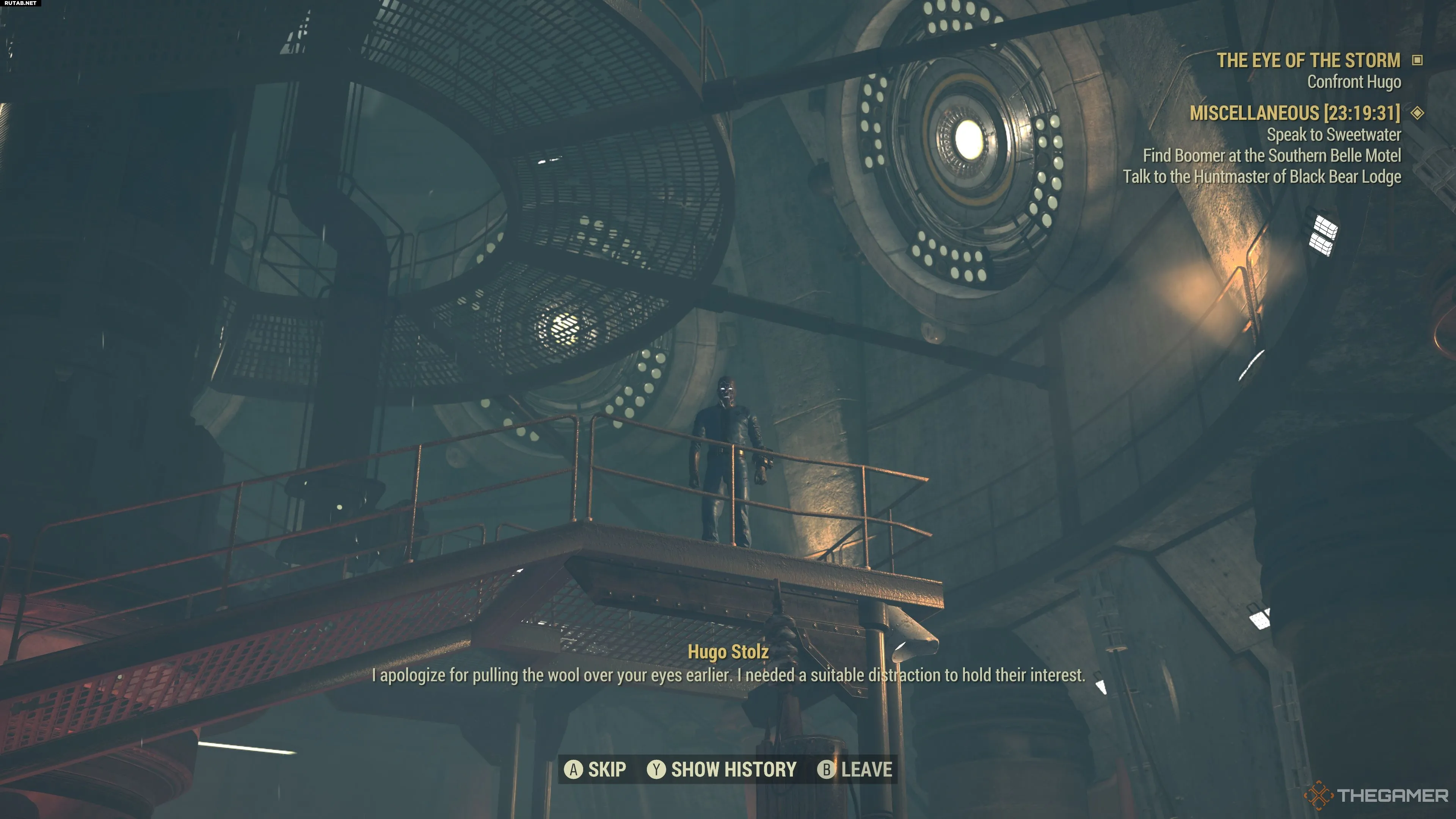Select the Huntmaster of Black Bear Lodge objective
1456x819 pixels.
pos(1261,177)
